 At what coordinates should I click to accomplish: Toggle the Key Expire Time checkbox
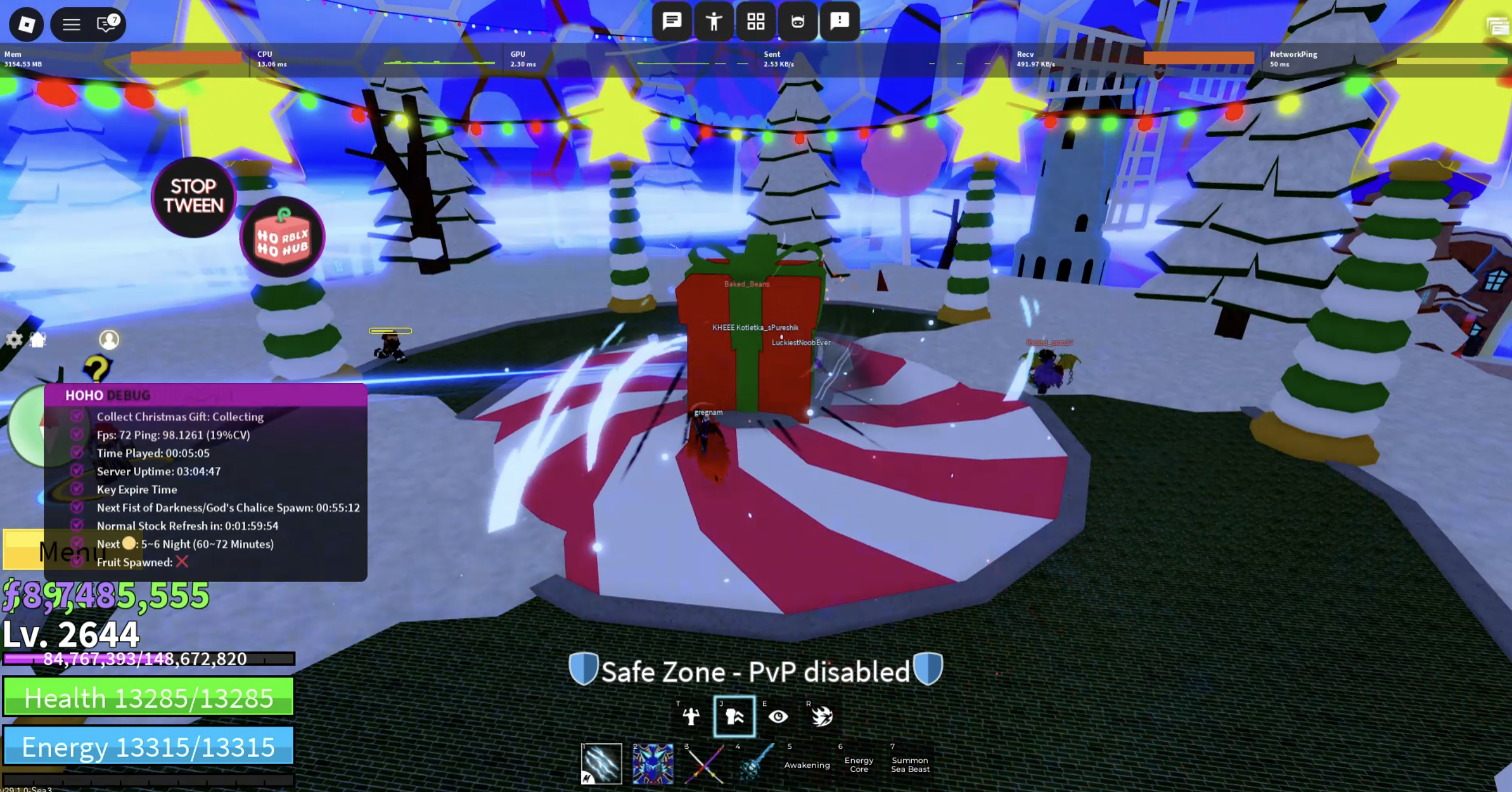click(78, 489)
